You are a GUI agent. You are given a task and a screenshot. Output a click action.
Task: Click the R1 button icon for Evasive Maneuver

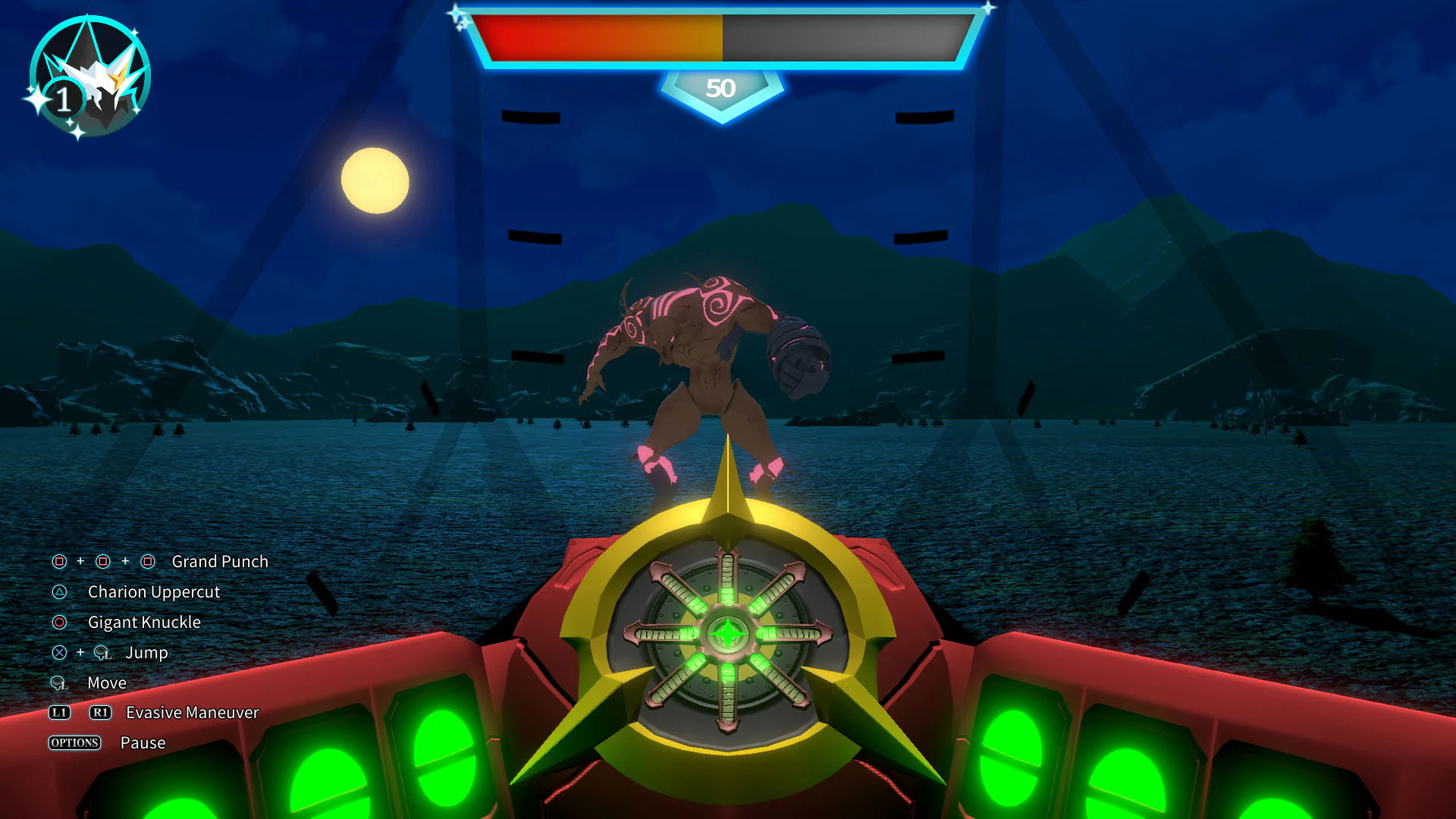[x=99, y=712]
